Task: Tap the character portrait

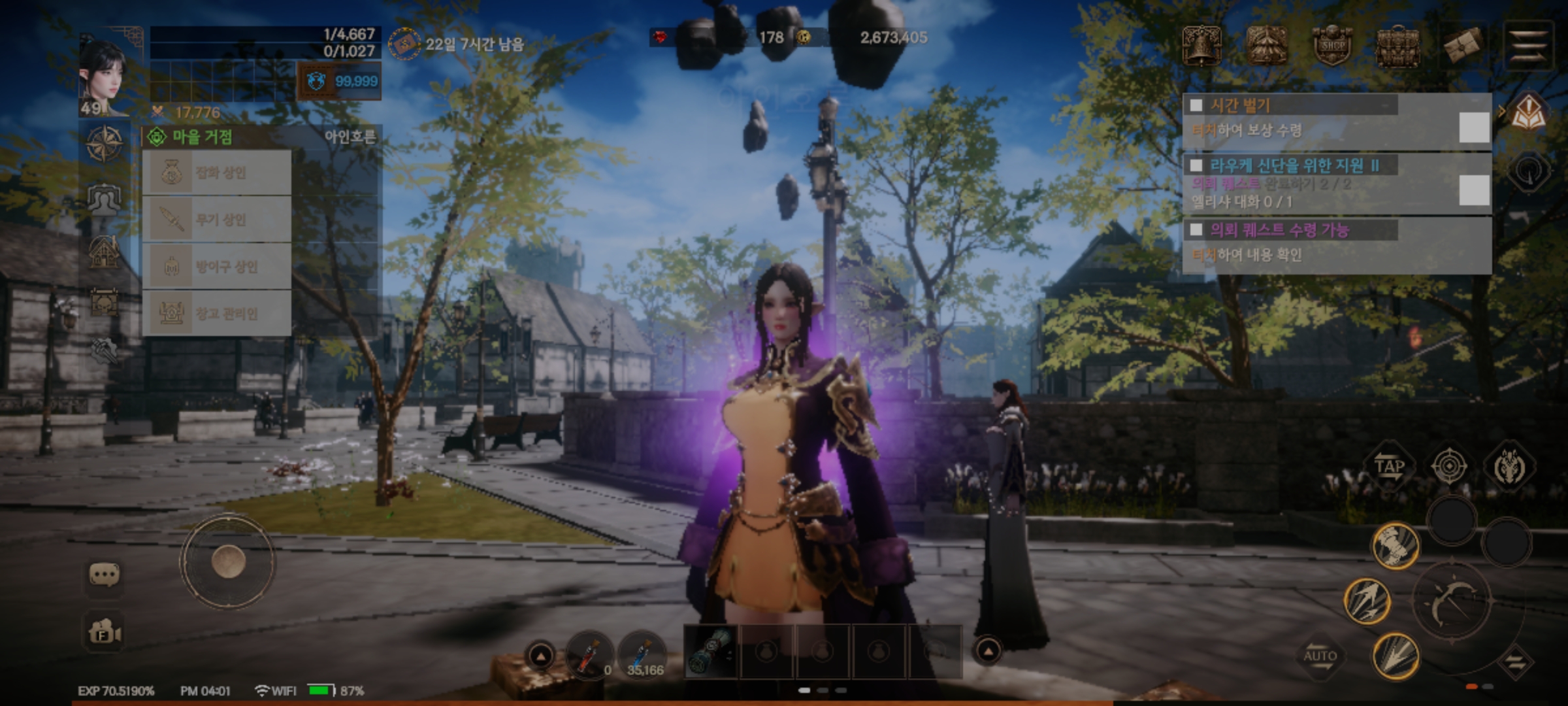Action: pyautogui.click(x=103, y=75)
